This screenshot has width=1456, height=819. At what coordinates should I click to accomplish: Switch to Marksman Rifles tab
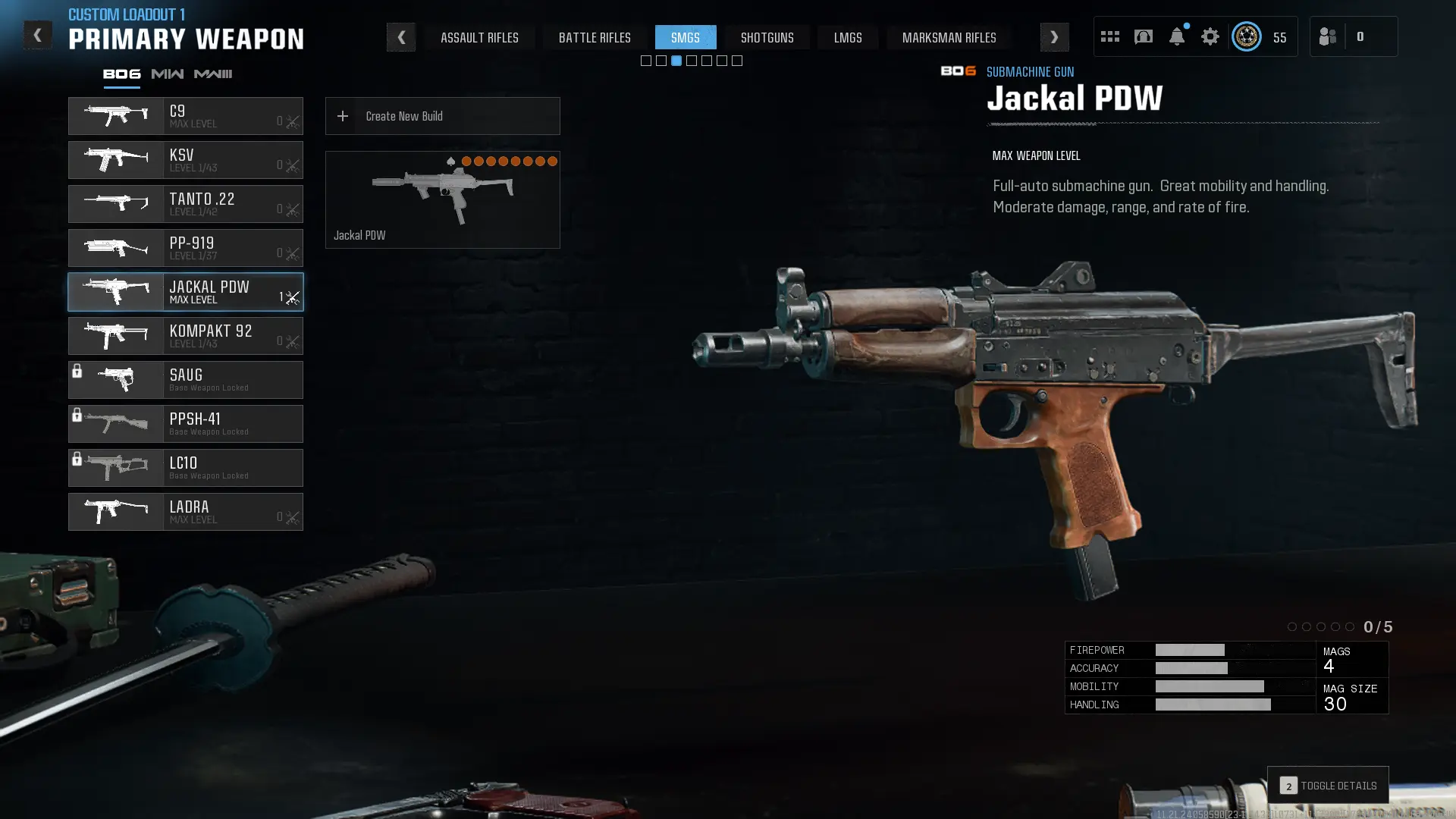pos(949,37)
